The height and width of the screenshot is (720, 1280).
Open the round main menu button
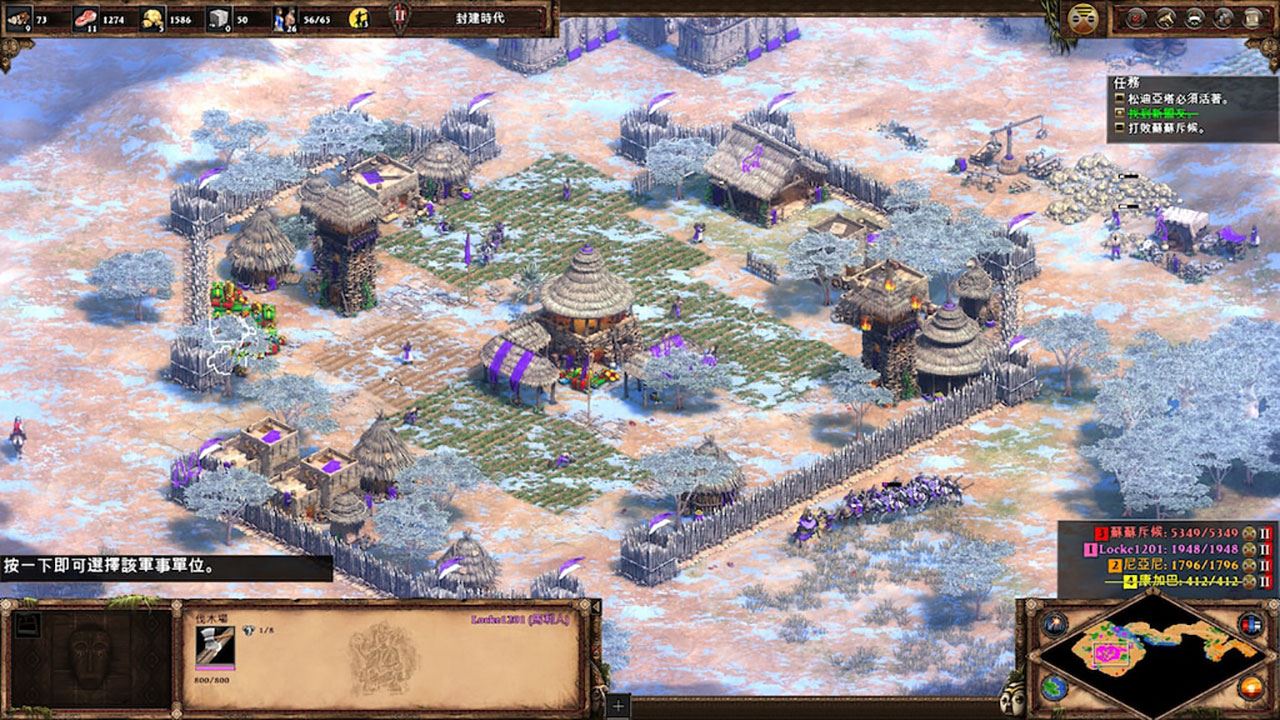point(1080,17)
